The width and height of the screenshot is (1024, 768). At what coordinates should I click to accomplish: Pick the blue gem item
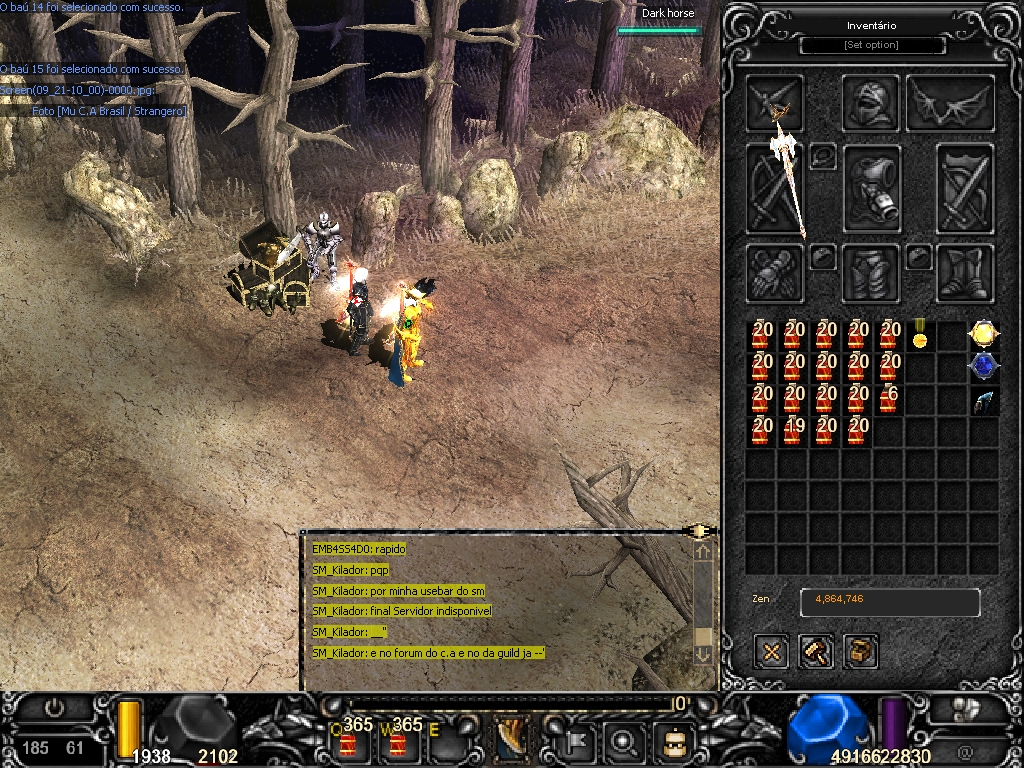[983, 367]
